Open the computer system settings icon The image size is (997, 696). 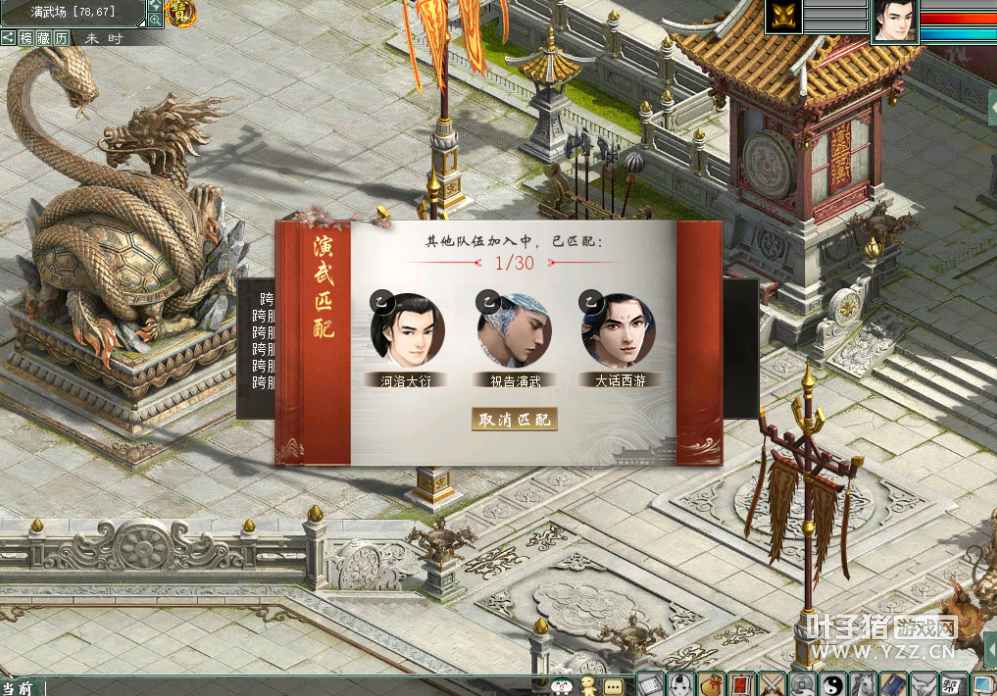pyautogui.click(x=984, y=685)
